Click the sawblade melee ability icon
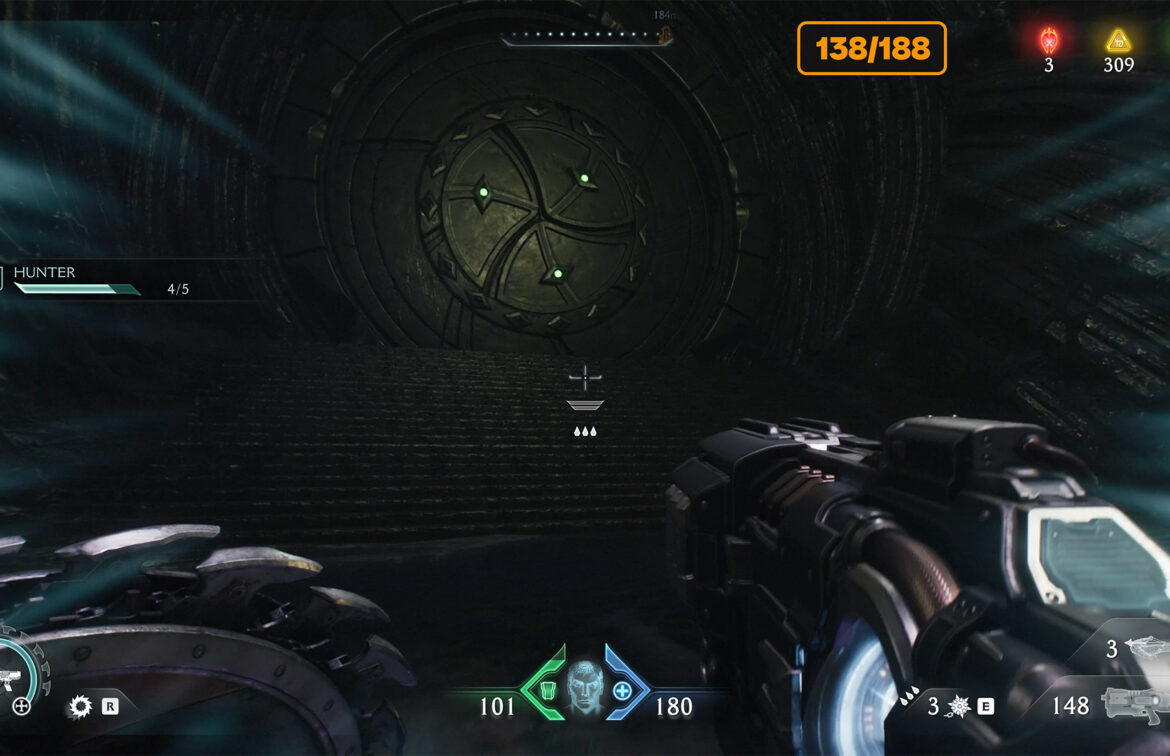1170x756 pixels. click(x=79, y=707)
